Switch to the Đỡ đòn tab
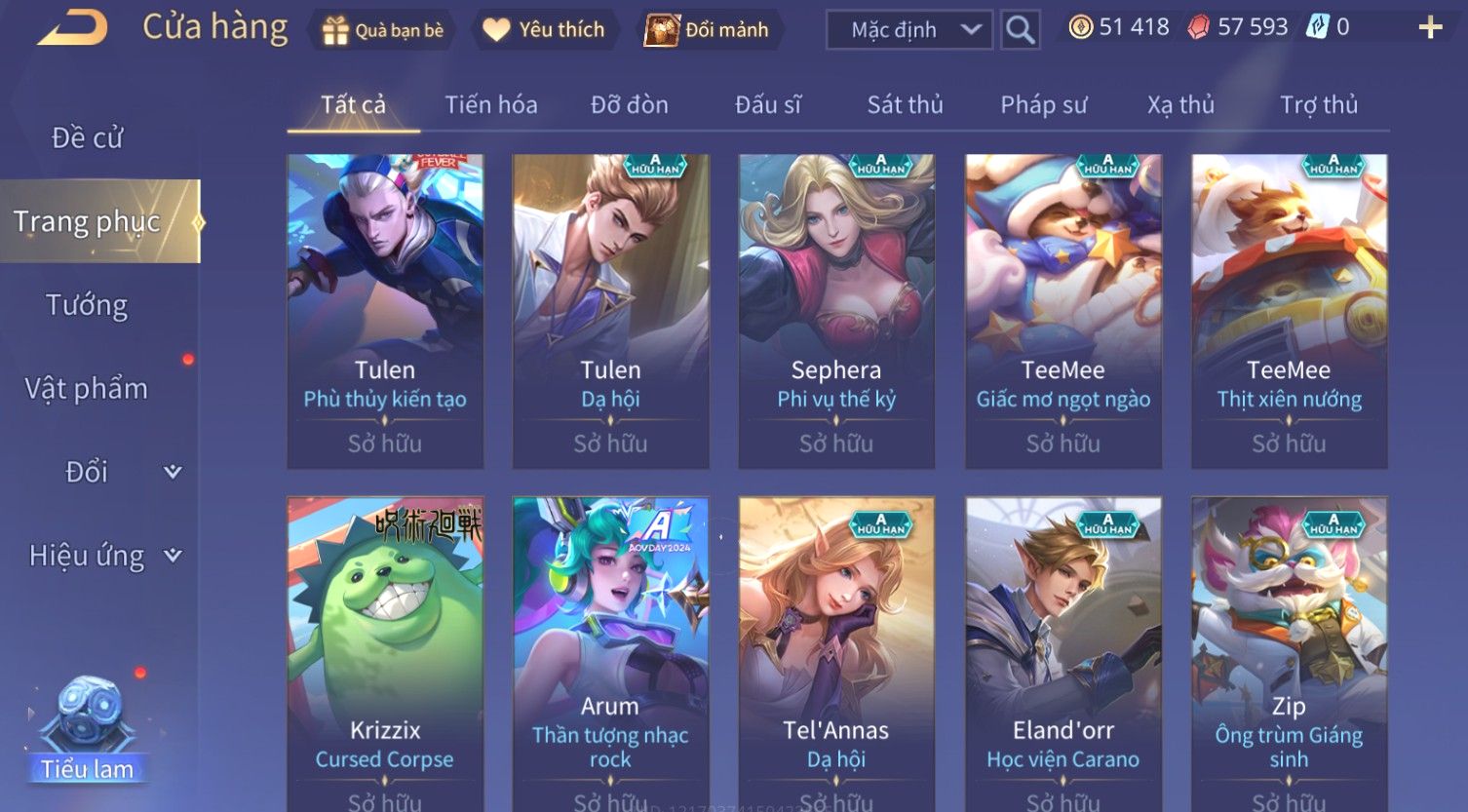Image resolution: width=1468 pixels, height=812 pixels. click(x=630, y=104)
